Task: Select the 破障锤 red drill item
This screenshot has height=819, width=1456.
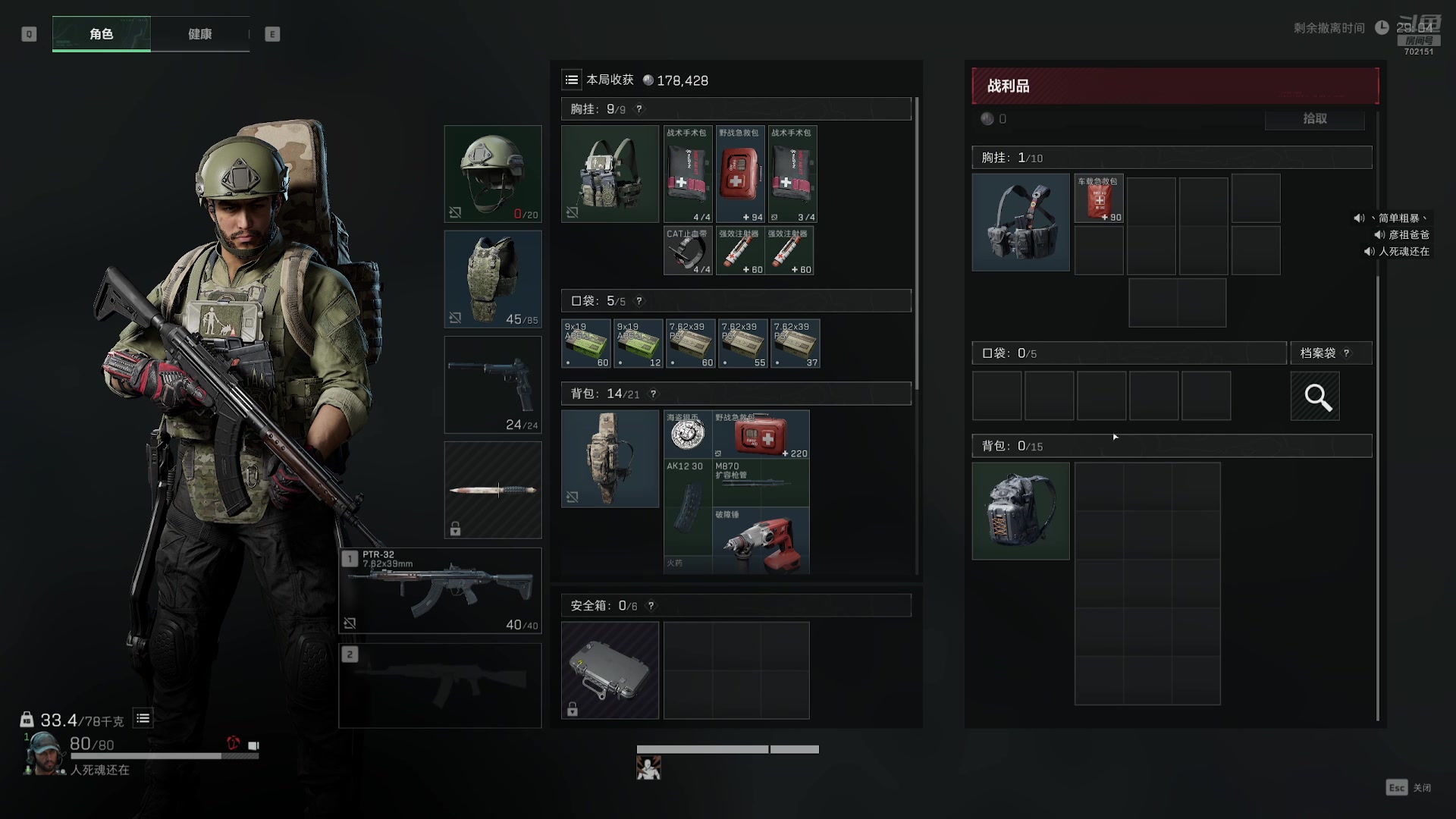Action: tap(761, 541)
